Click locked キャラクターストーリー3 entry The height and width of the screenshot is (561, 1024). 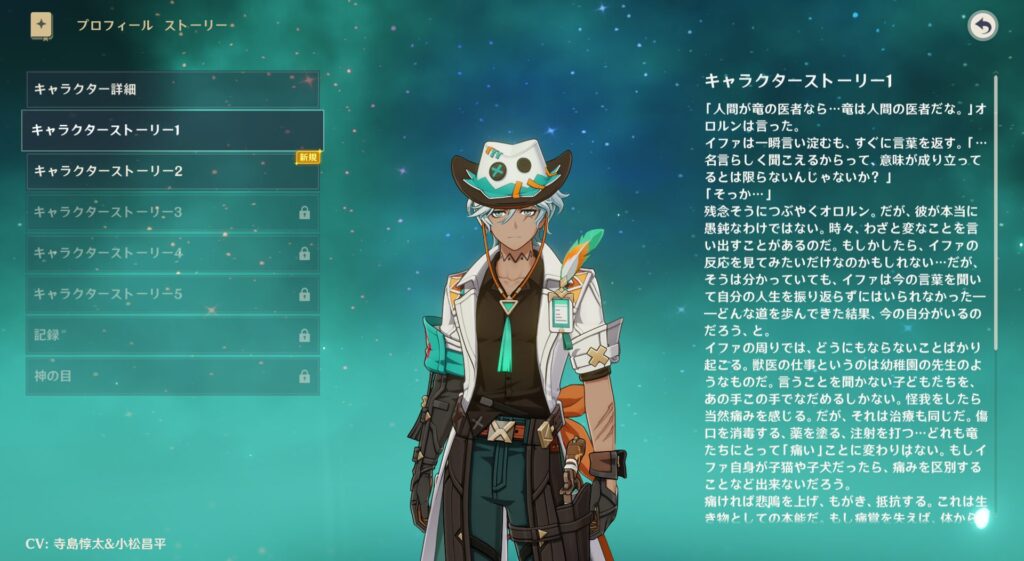click(172, 212)
